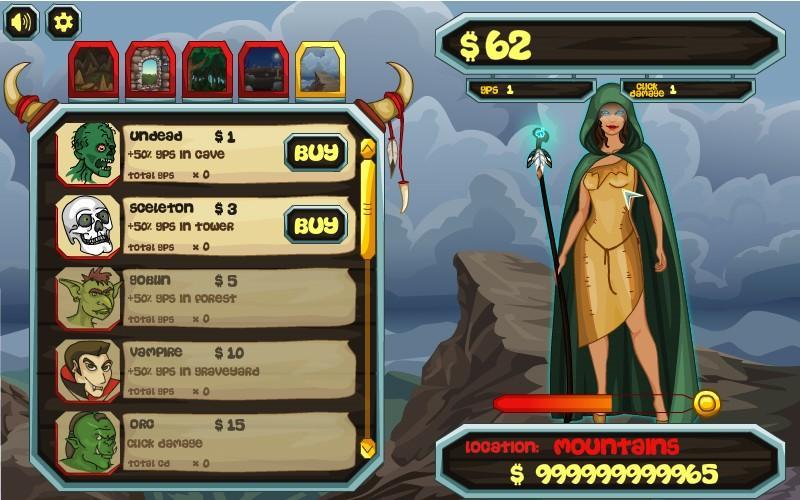The image size is (800, 500).
Task: Buy the Undead for $1
Action: point(316,153)
